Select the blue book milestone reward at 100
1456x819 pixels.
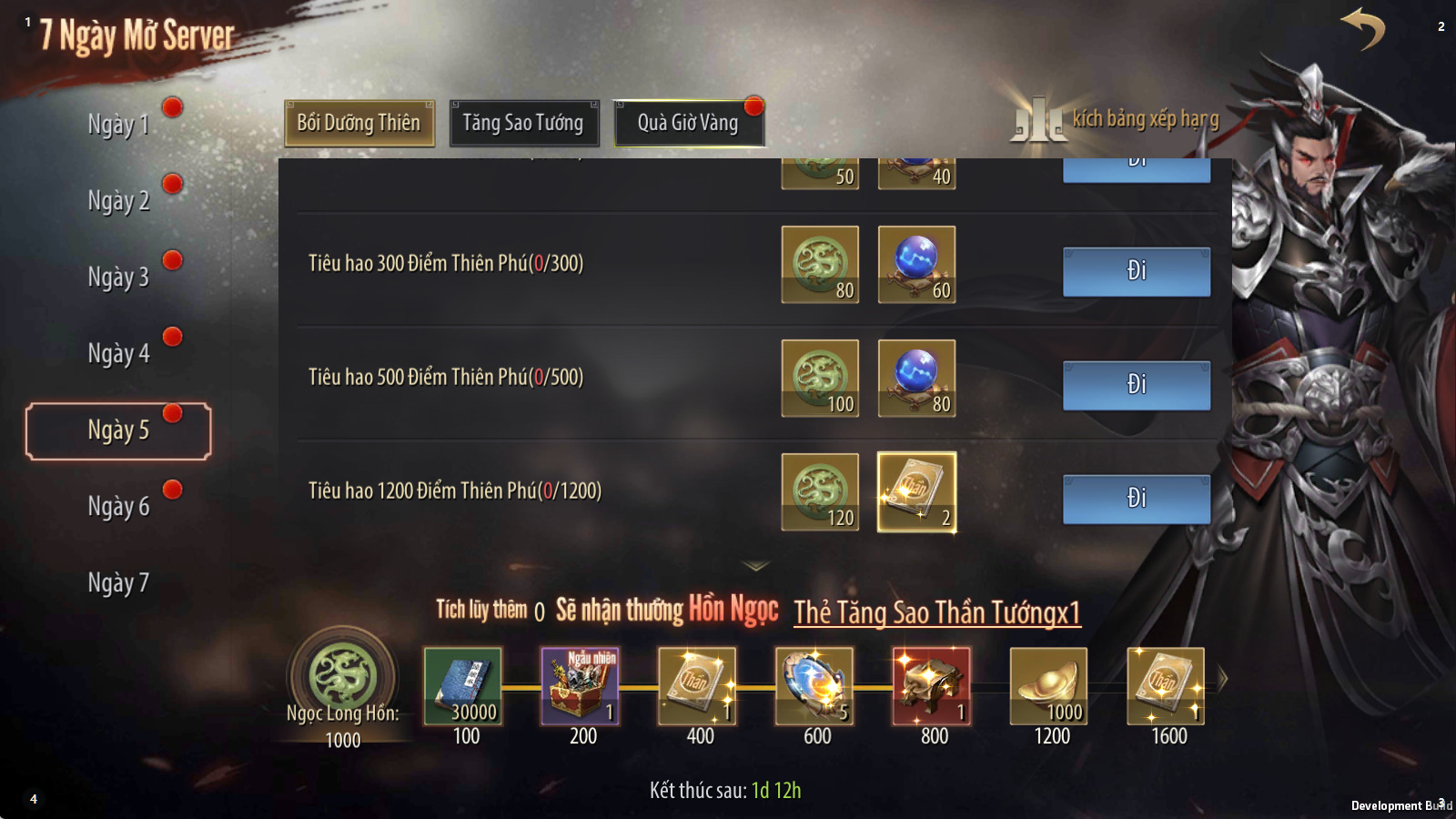(462, 685)
